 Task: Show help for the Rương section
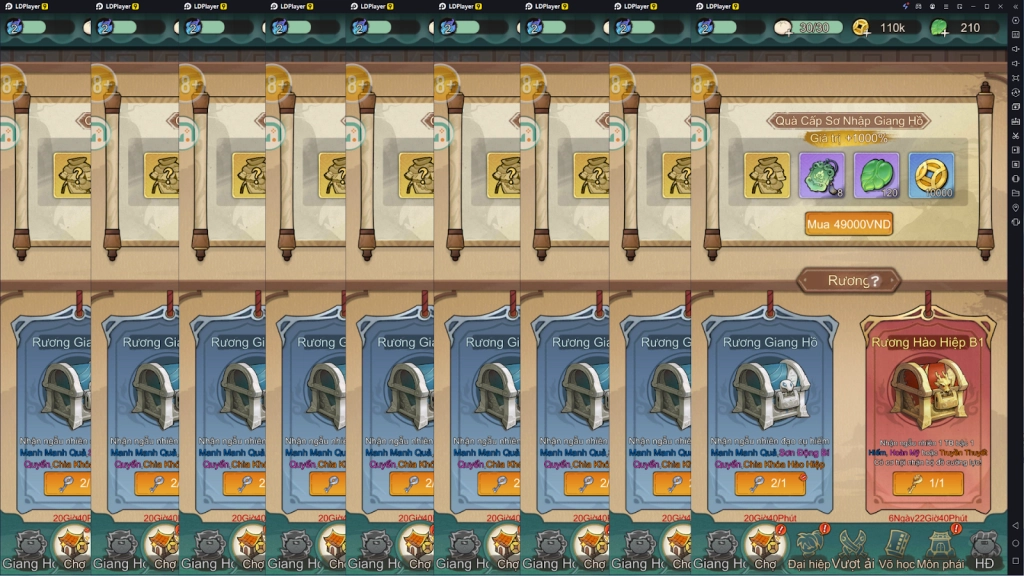(x=875, y=281)
